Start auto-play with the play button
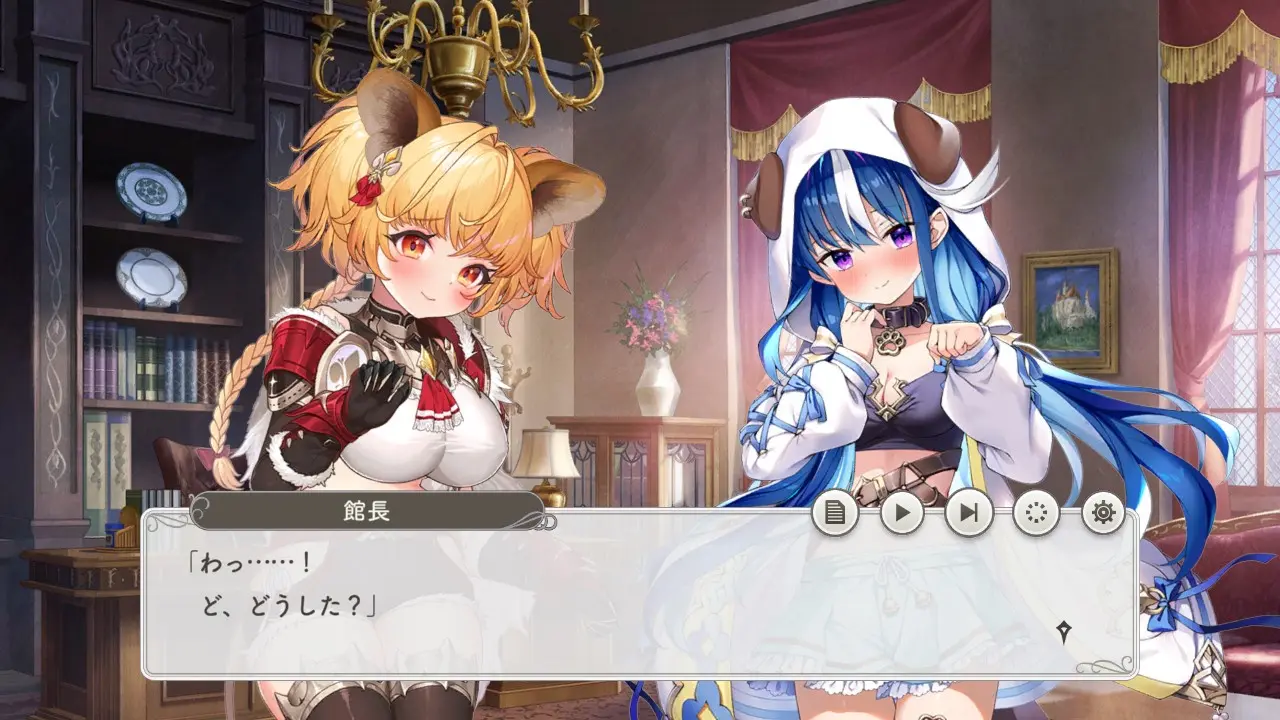Screen dimensions: 1280x720 click(x=902, y=513)
